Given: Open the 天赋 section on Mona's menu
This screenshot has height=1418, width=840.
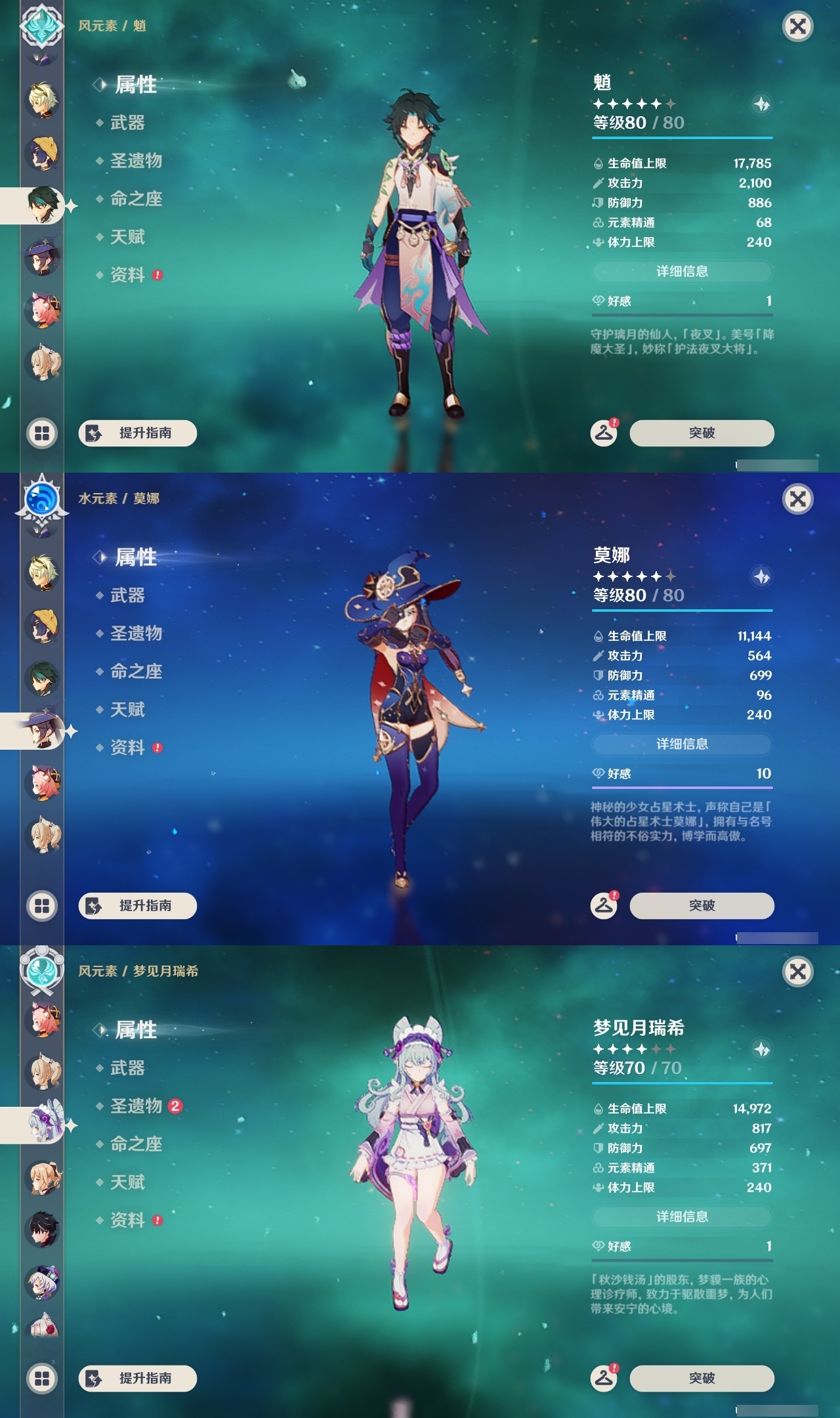Looking at the screenshot, I should [129, 710].
